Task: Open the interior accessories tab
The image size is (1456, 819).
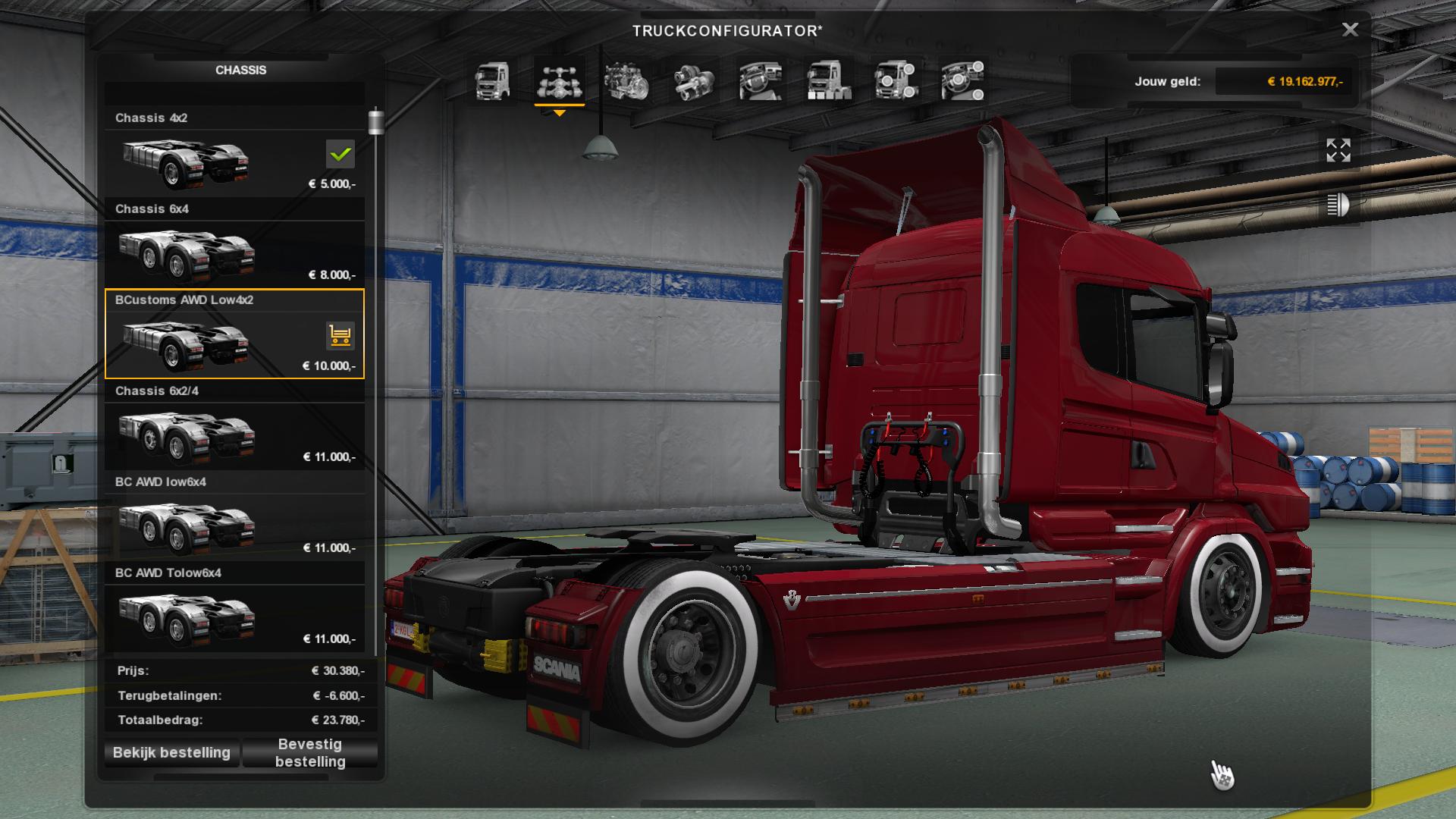Action: (x=962, y=81)
